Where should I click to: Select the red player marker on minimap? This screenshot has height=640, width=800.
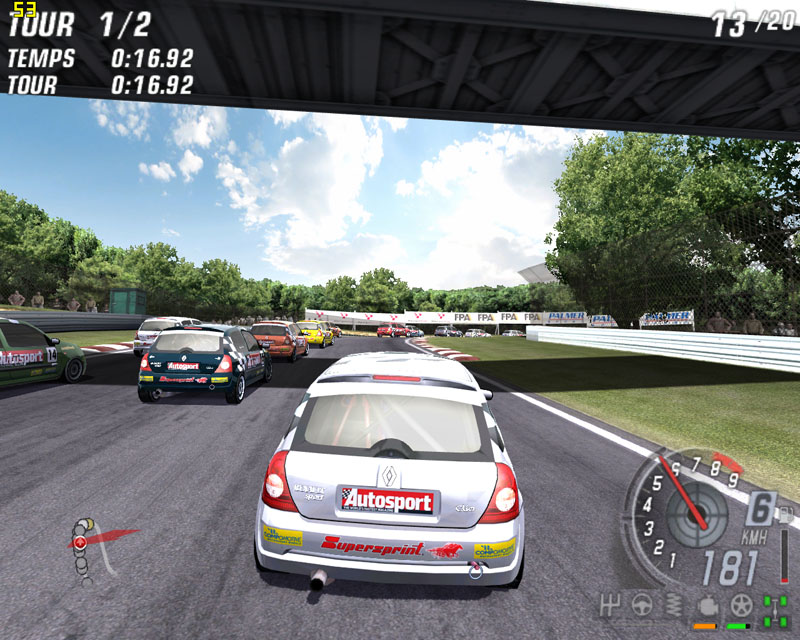[79, 541]
